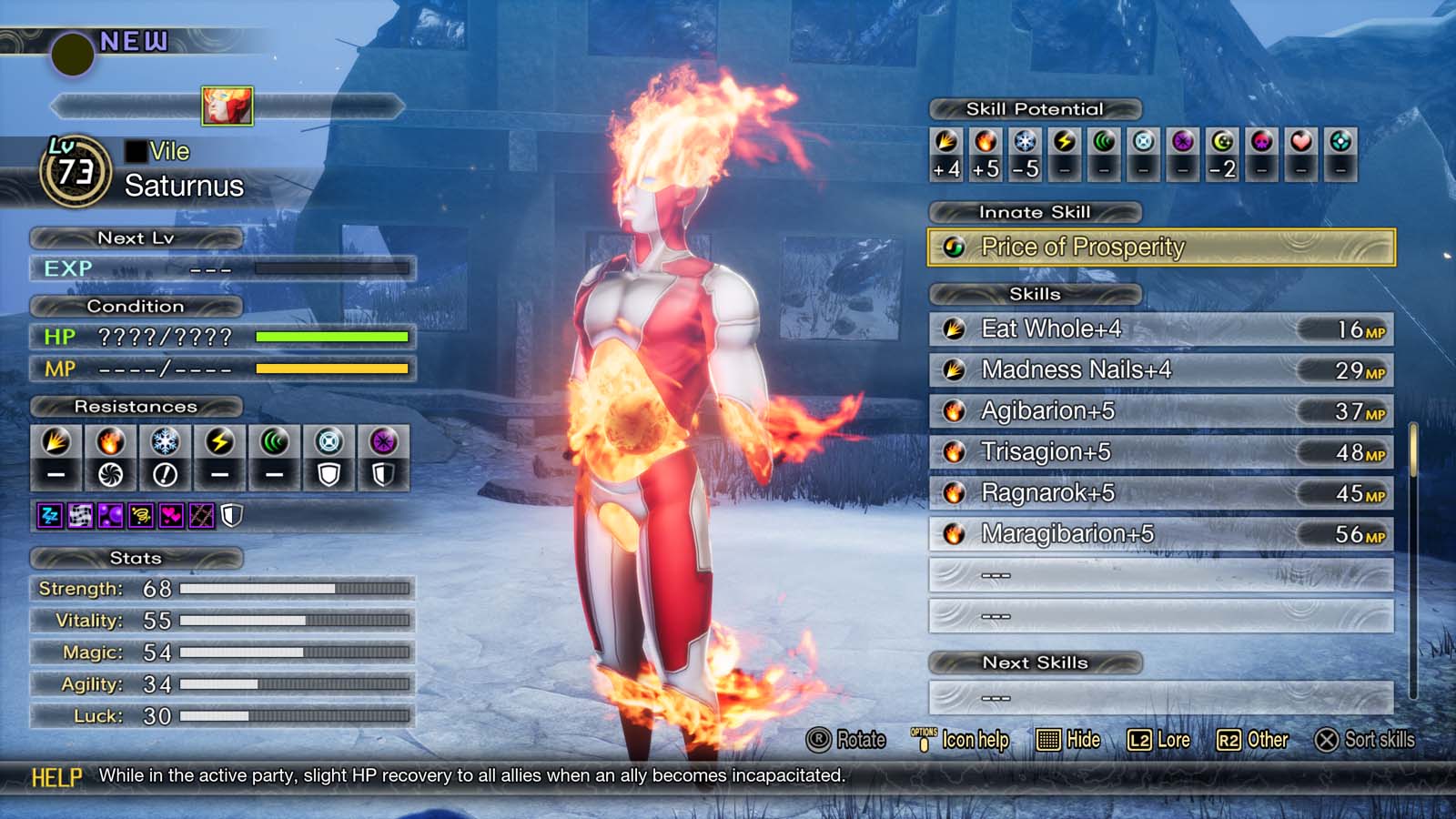1456x819 pixels.
Task: Click the Agibarion+5 fire skill icon
Action: (953, 410)
